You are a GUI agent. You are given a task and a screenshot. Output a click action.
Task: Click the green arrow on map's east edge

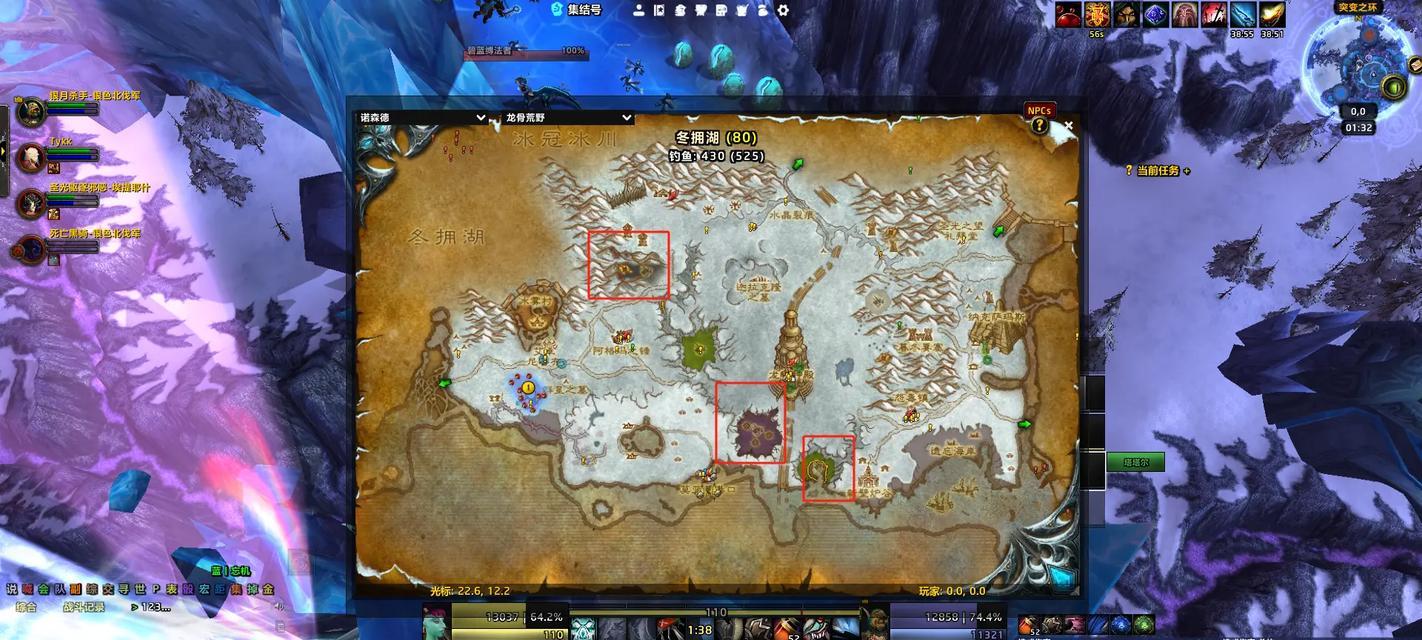[x=1024, y=424]
